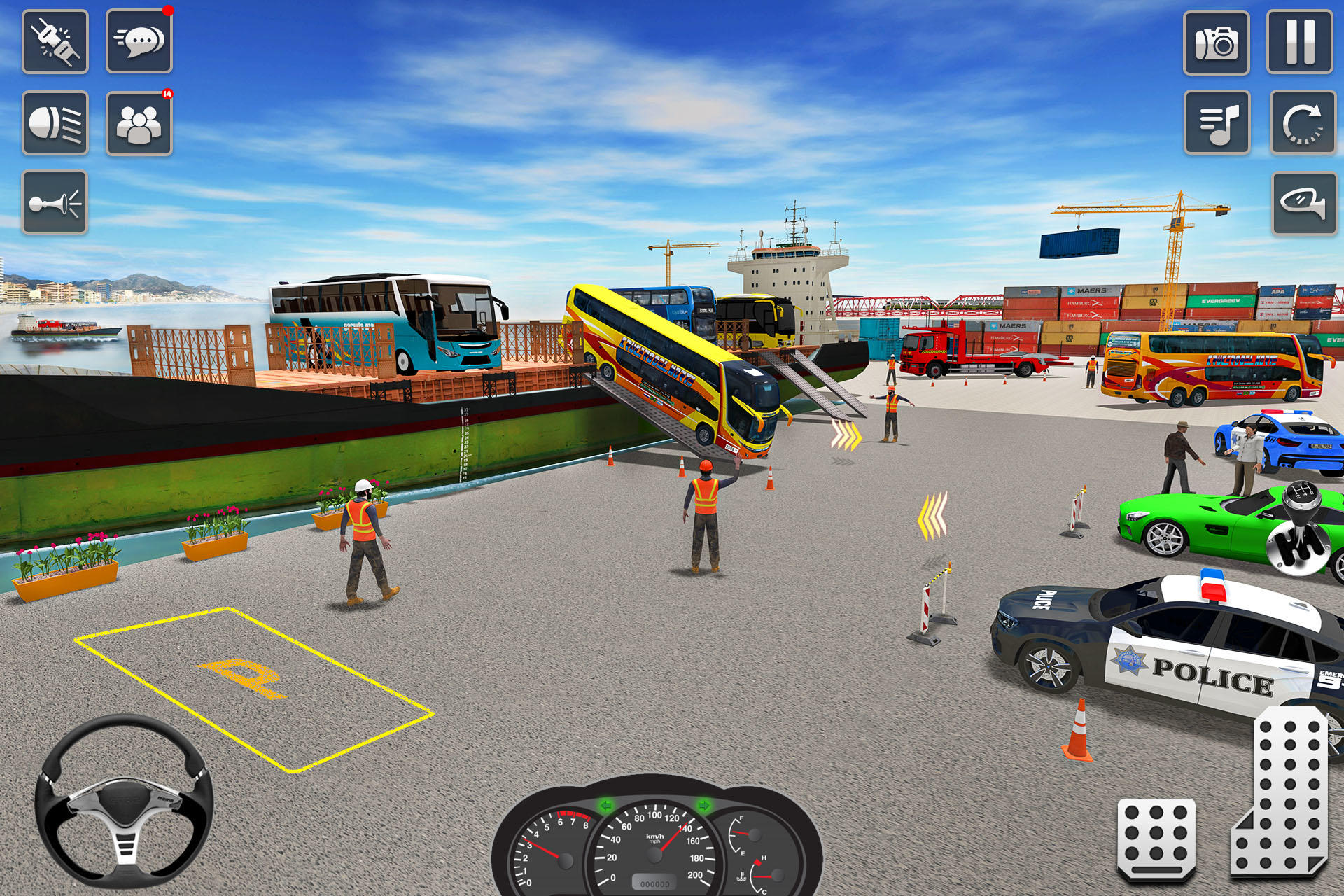Viewport: 1344px width, 896px height.
Task: Open the players list showing 14 notifications
Action: pyautogui.click(x=139, y=123)
